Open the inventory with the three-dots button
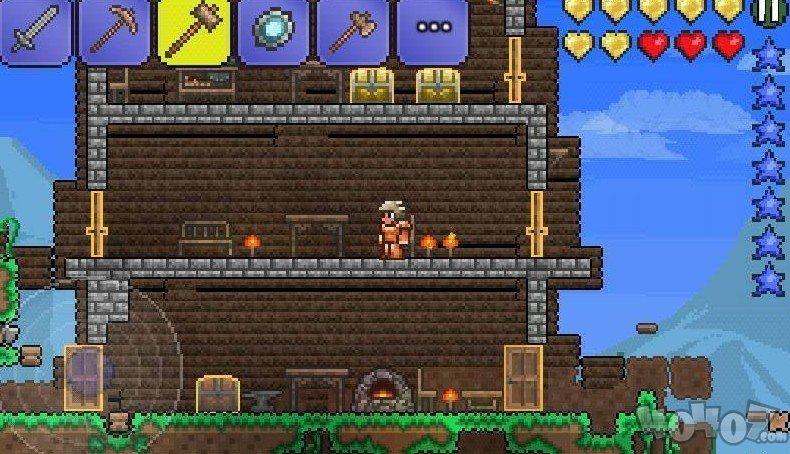Screen dimensions: 790x454 [432, 32]
